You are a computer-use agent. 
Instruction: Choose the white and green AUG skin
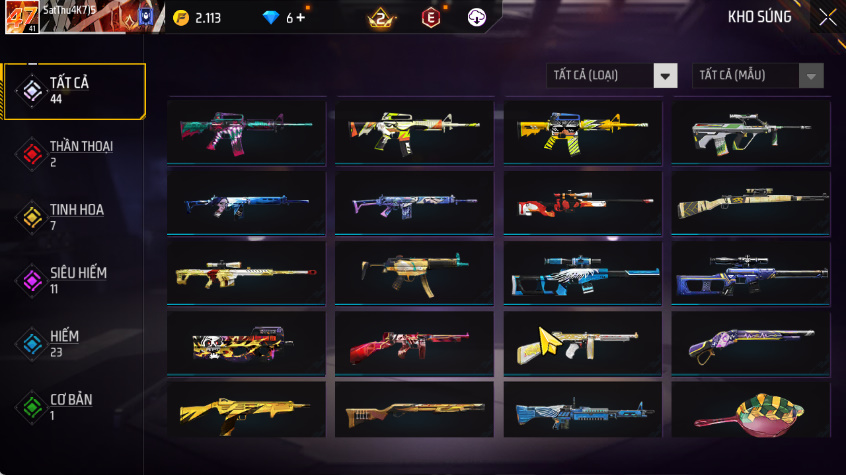click(x=750, y=133)
